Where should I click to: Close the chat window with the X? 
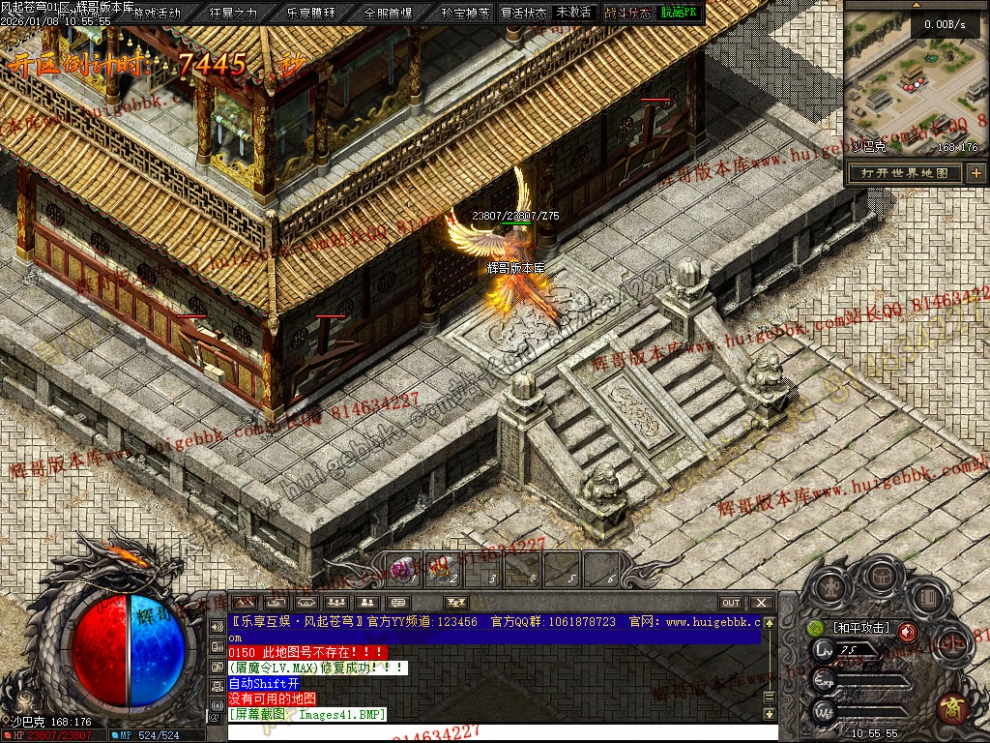pos(761,602)
